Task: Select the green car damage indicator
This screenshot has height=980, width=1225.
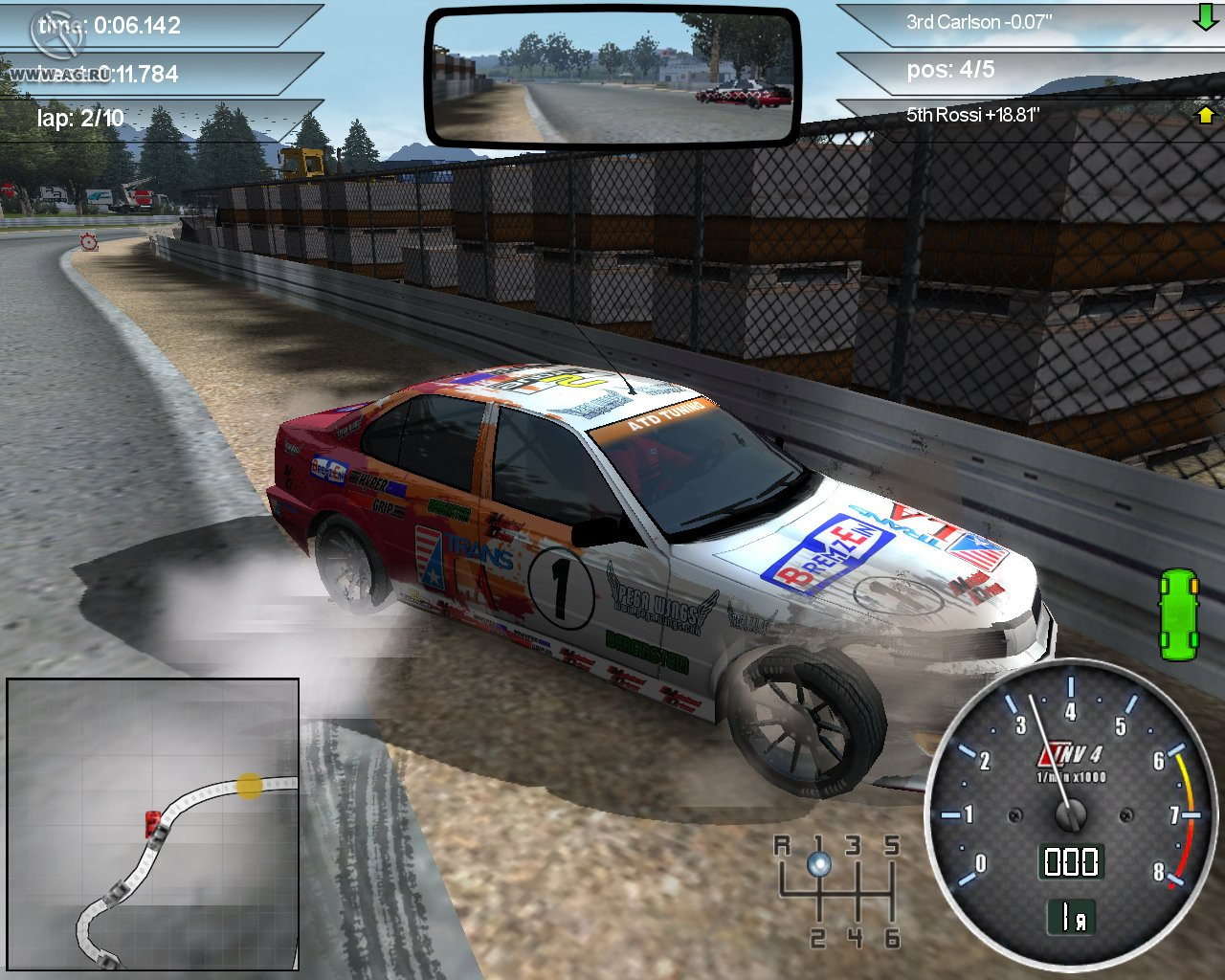Action: (1178, 614)
